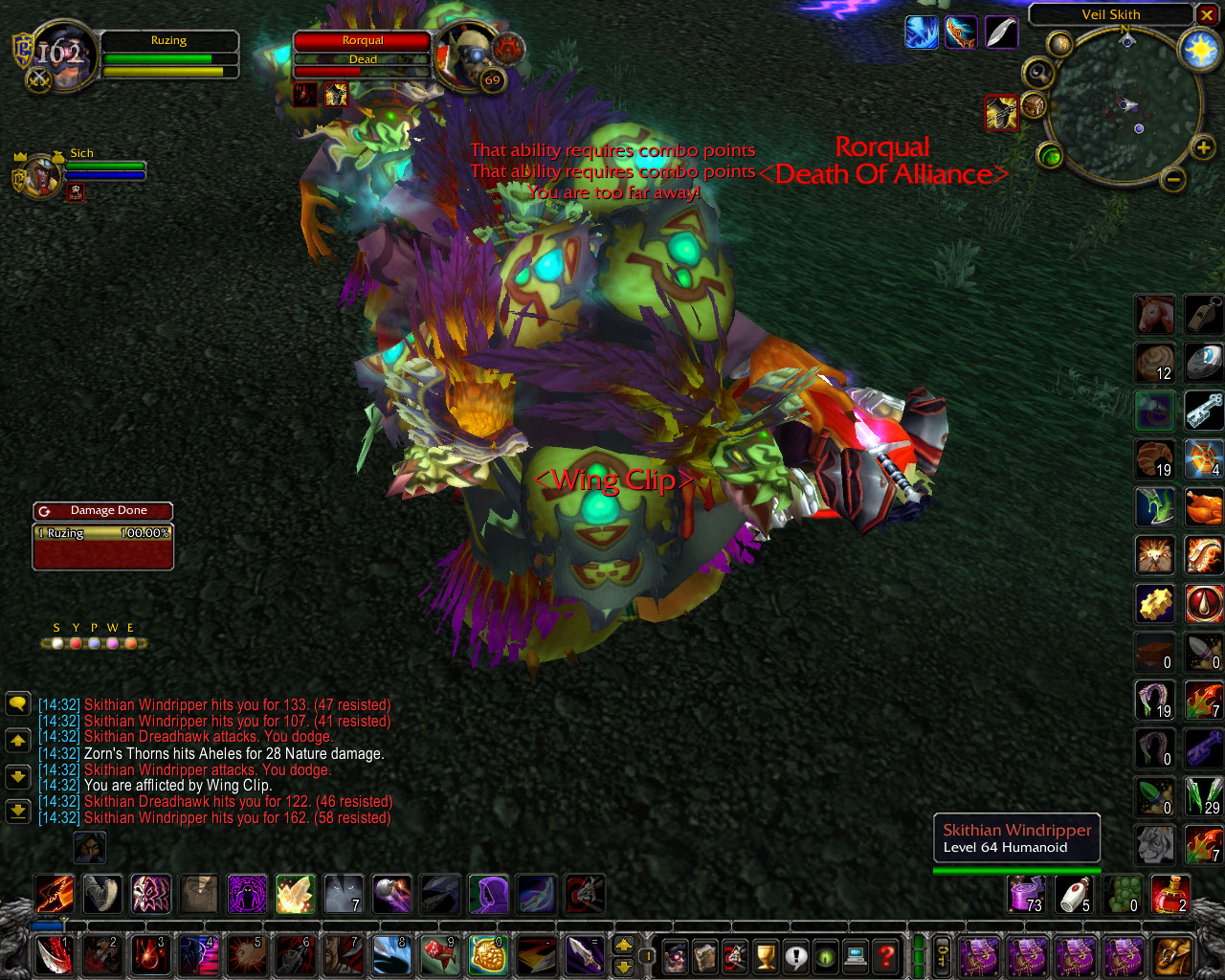
Task: Use the silver skeleton key item
Action: (1203, 411)
